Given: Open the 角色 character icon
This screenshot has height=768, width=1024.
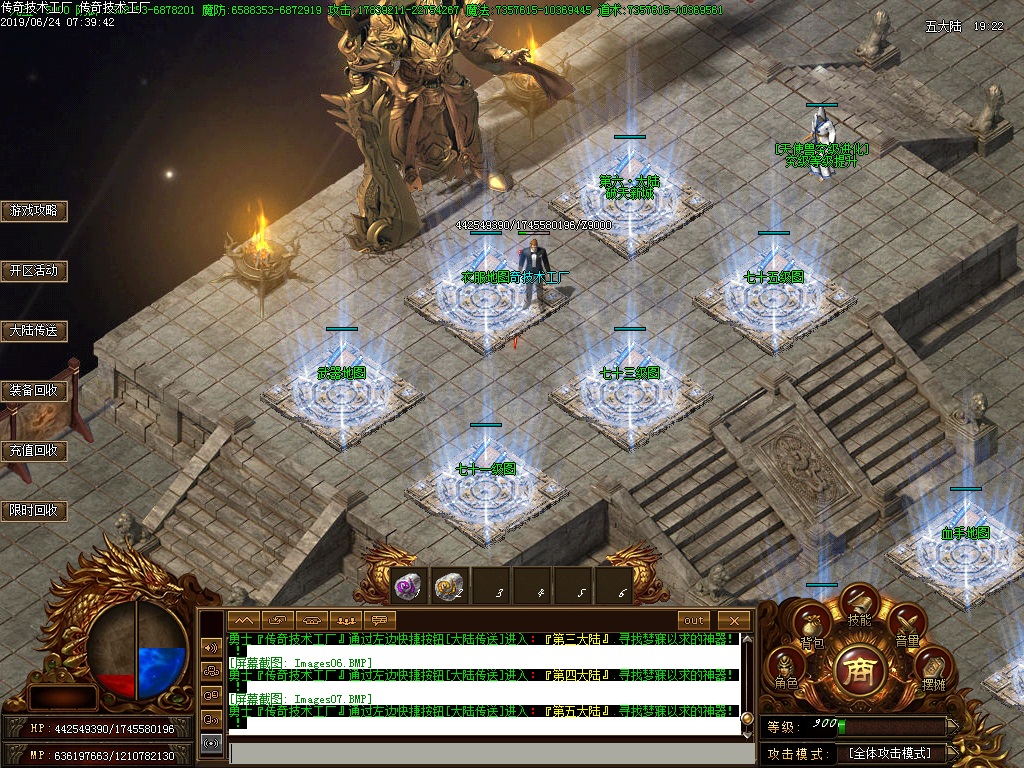Looking at the screenshot, I should coord(786,670).
